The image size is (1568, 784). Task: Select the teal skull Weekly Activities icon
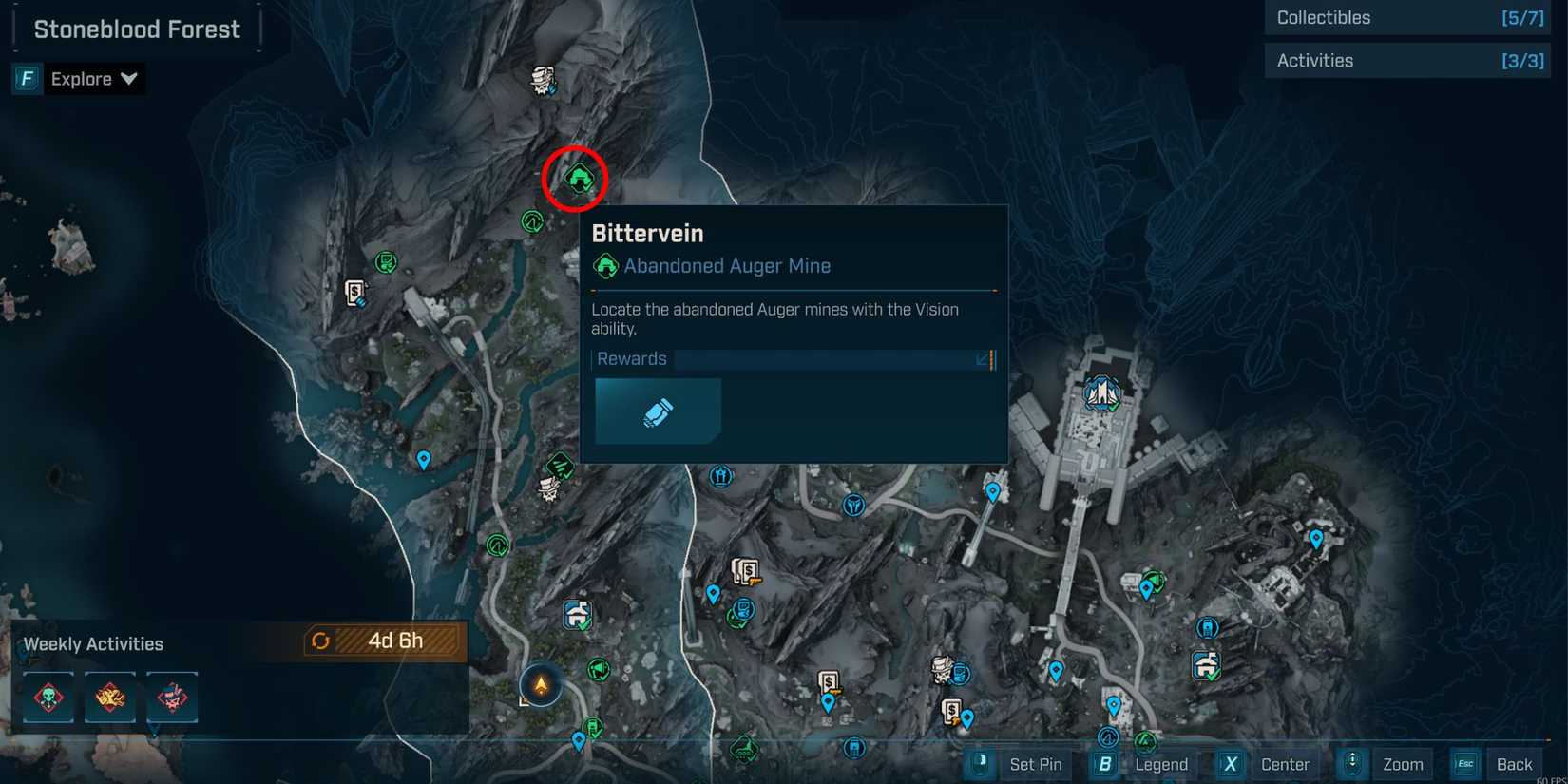coord(48,697)
